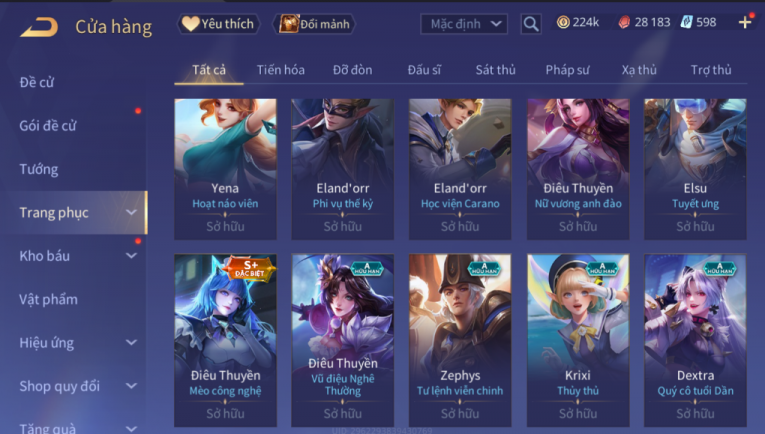Select Gói đề cử in sidebar
765x434 pixels.
pos(48,125)
